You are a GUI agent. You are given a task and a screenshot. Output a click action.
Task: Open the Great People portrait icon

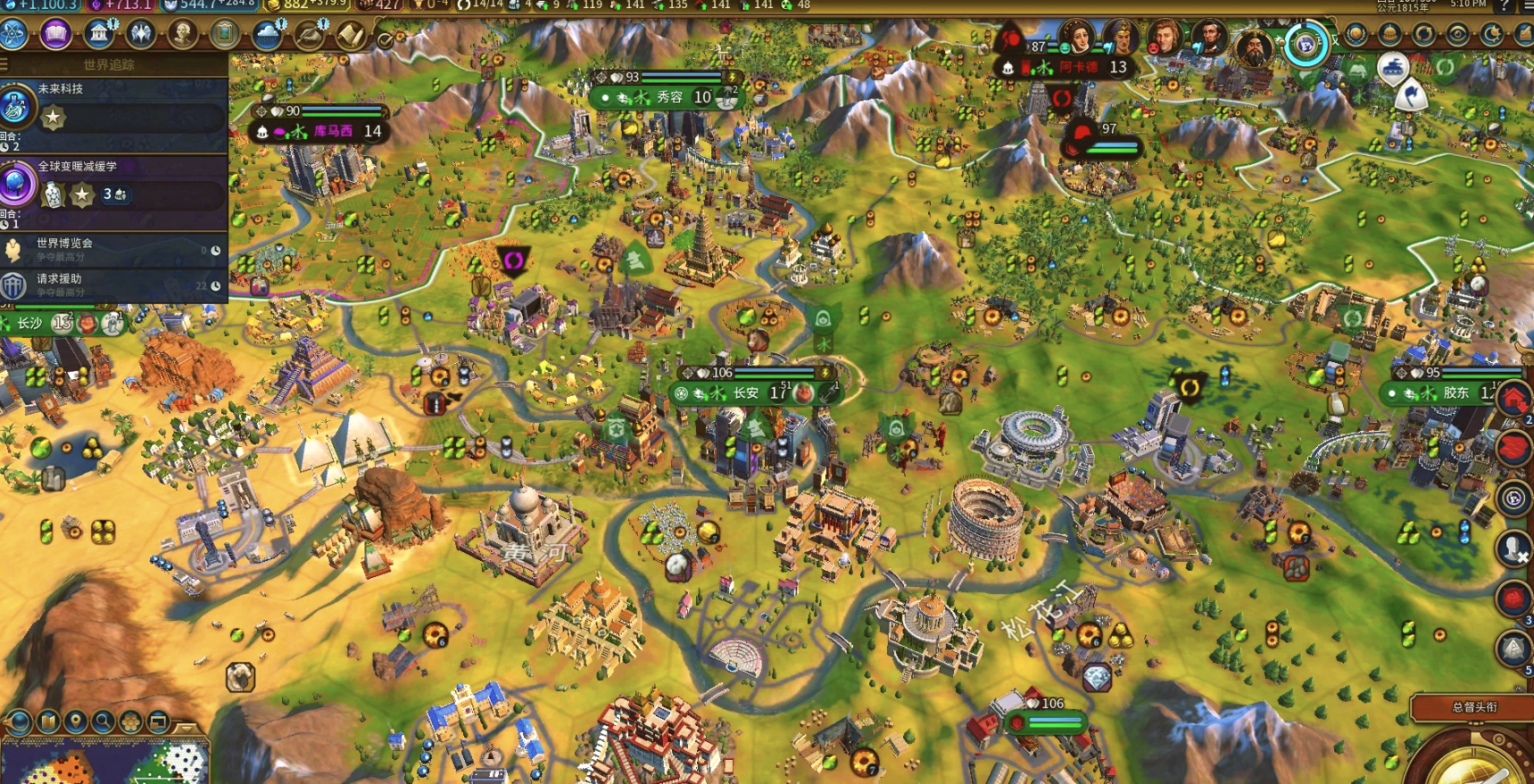183,34
